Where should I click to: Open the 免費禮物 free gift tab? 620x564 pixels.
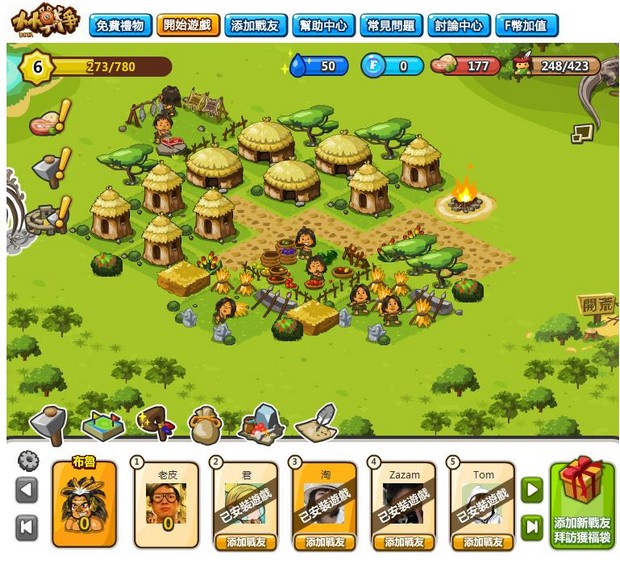click(x=121, y=25)
